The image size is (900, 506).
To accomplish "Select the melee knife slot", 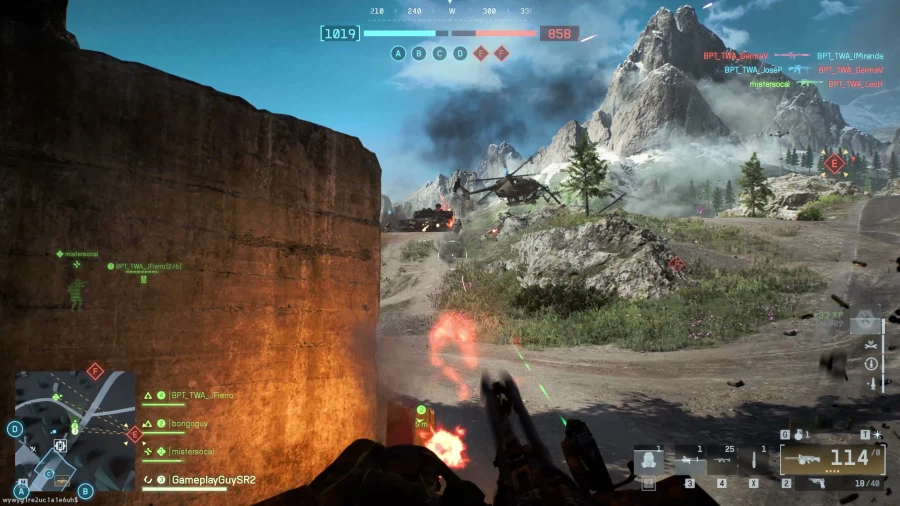I will point(753,463).
